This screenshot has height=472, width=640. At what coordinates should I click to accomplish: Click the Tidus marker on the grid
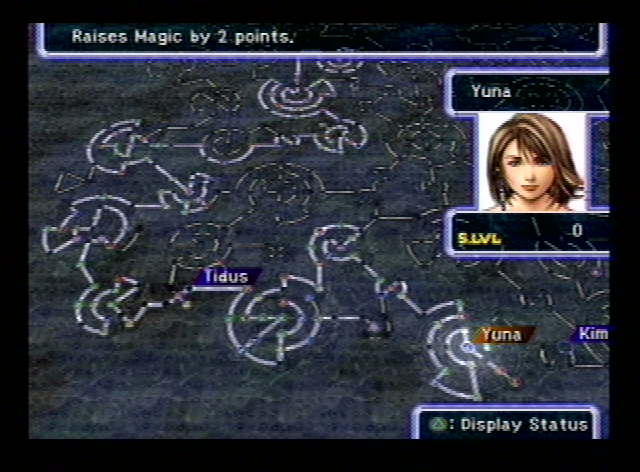point(225,277)
